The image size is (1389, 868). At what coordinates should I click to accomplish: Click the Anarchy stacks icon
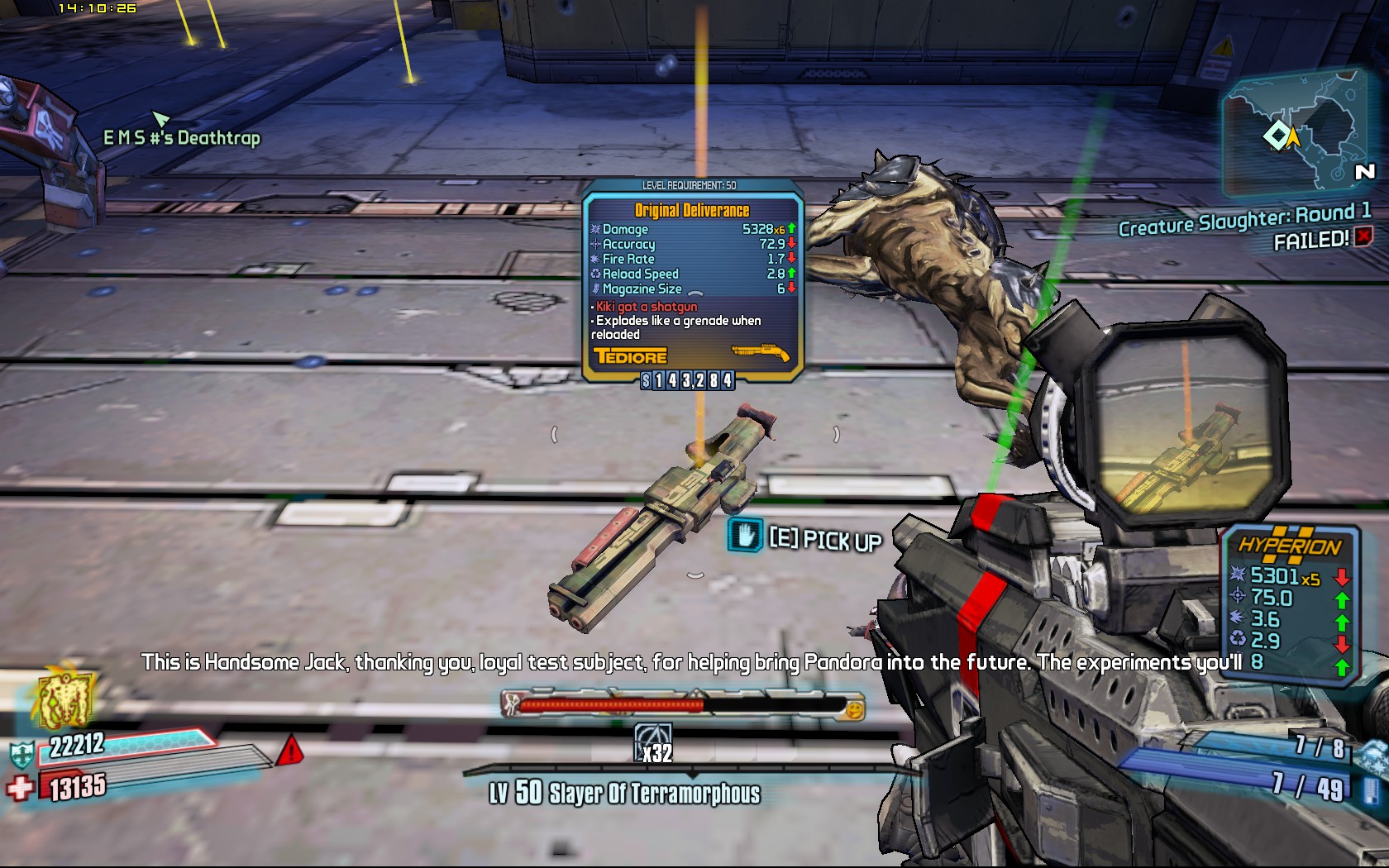pyautogui.click(x=653, y=742)
